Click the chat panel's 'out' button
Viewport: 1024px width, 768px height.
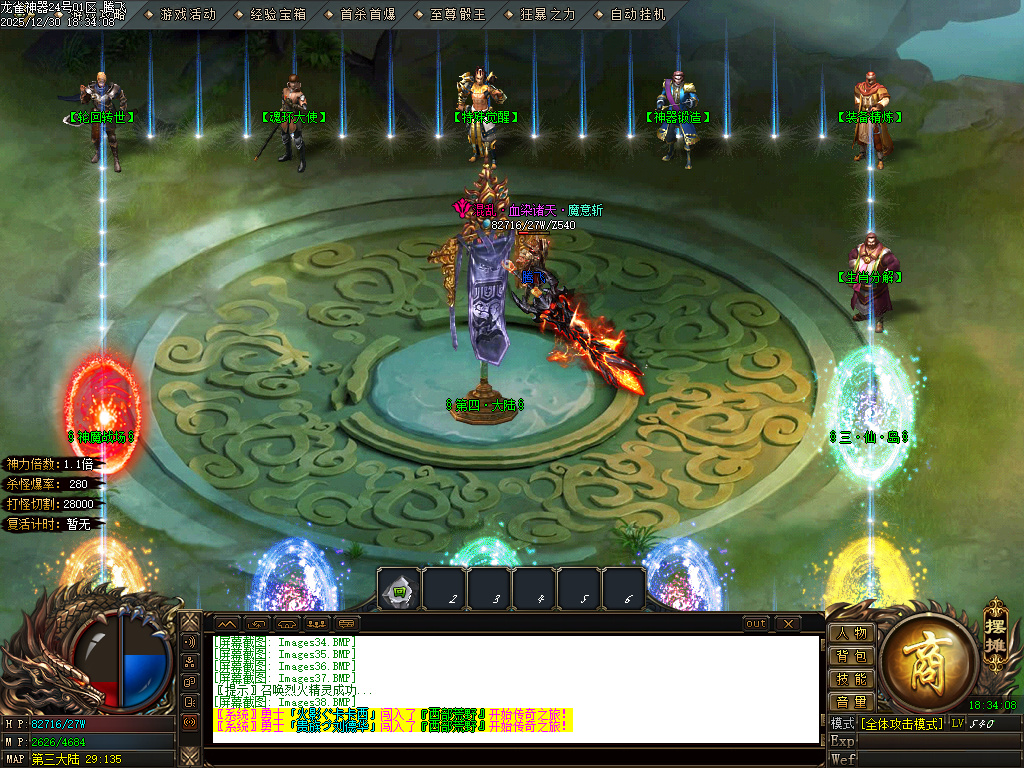click(x=757, y=624)
